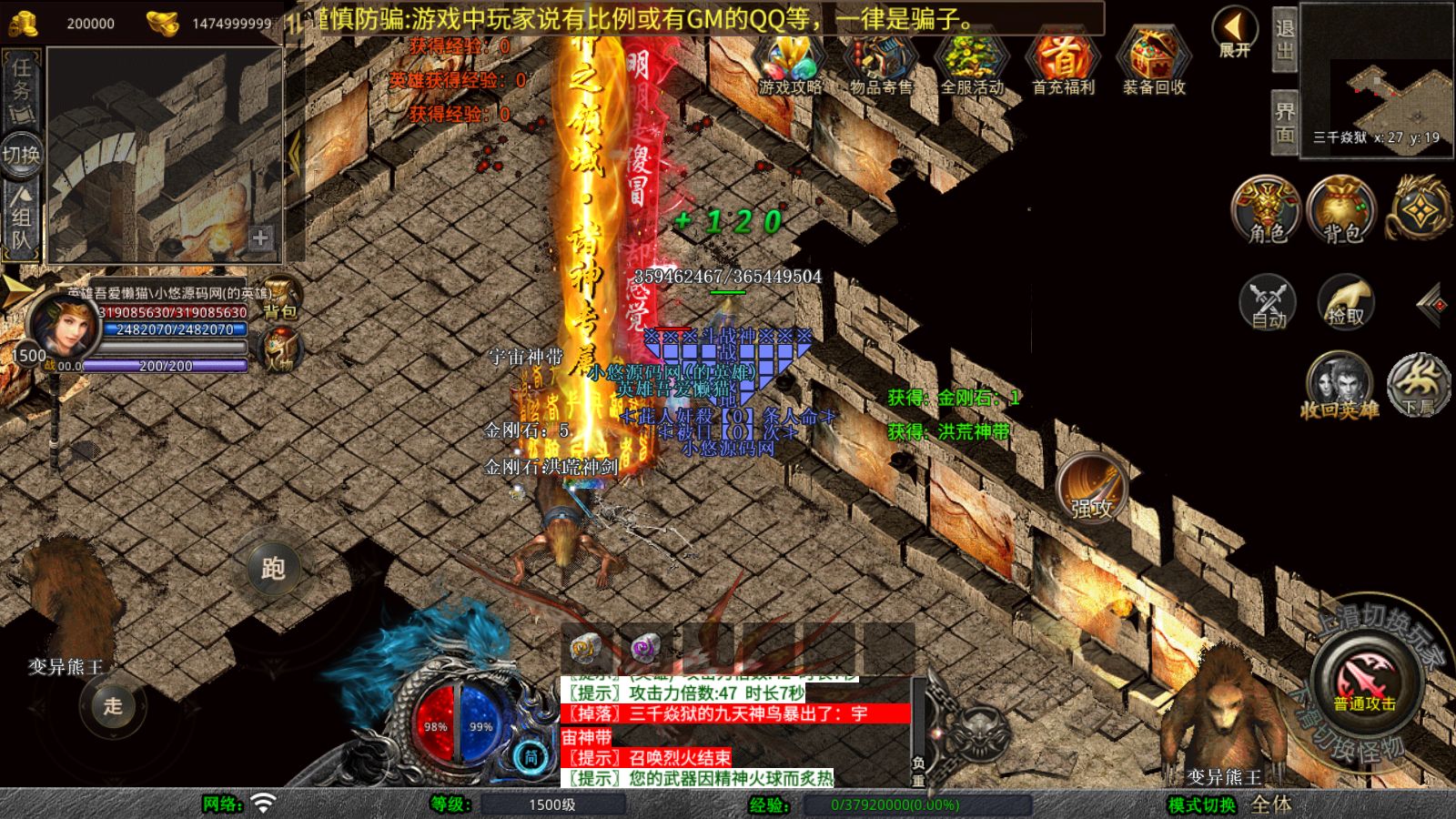Toggle the 界面 interface button
Image resolution: width=1456 pixels, height=819 pixels.
click(1285, 123)
